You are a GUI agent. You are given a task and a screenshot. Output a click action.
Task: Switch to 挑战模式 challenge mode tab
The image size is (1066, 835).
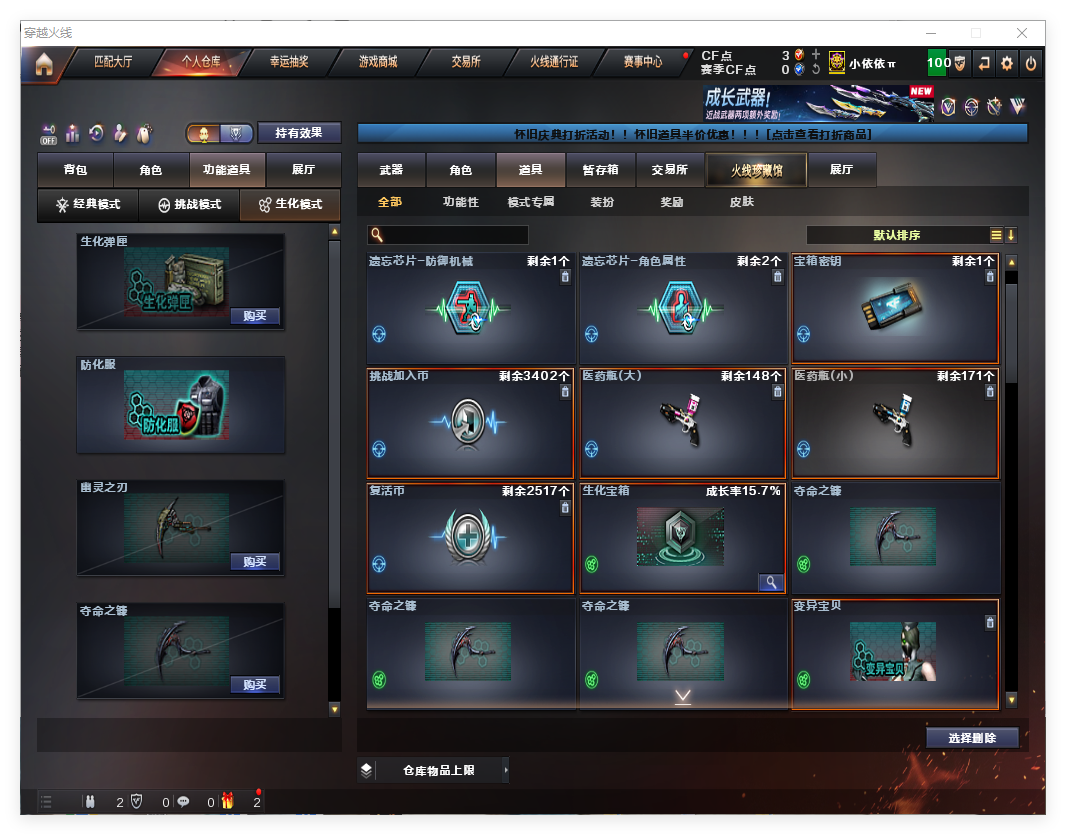[190, 204]
